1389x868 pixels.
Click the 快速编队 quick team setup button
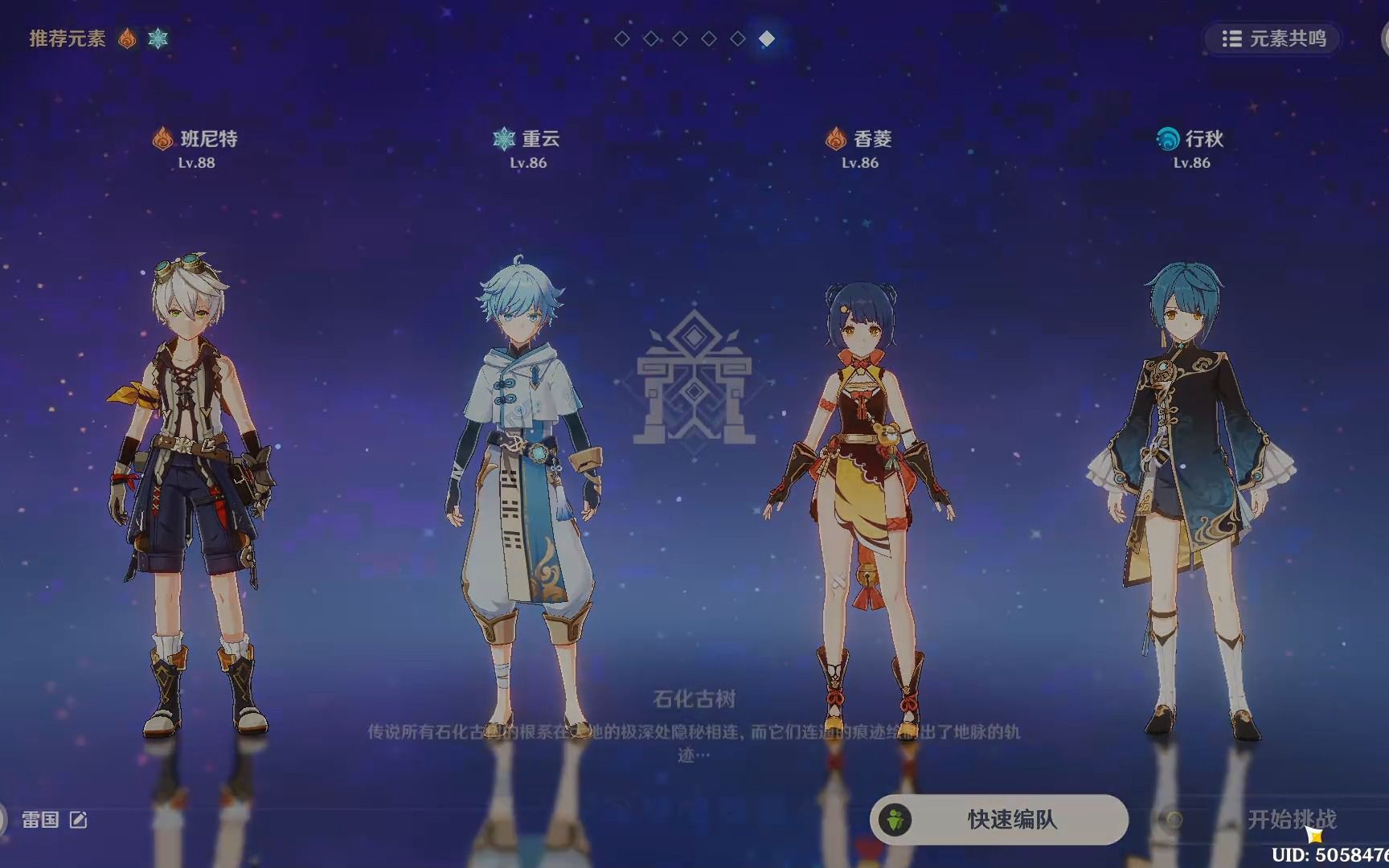998,819
